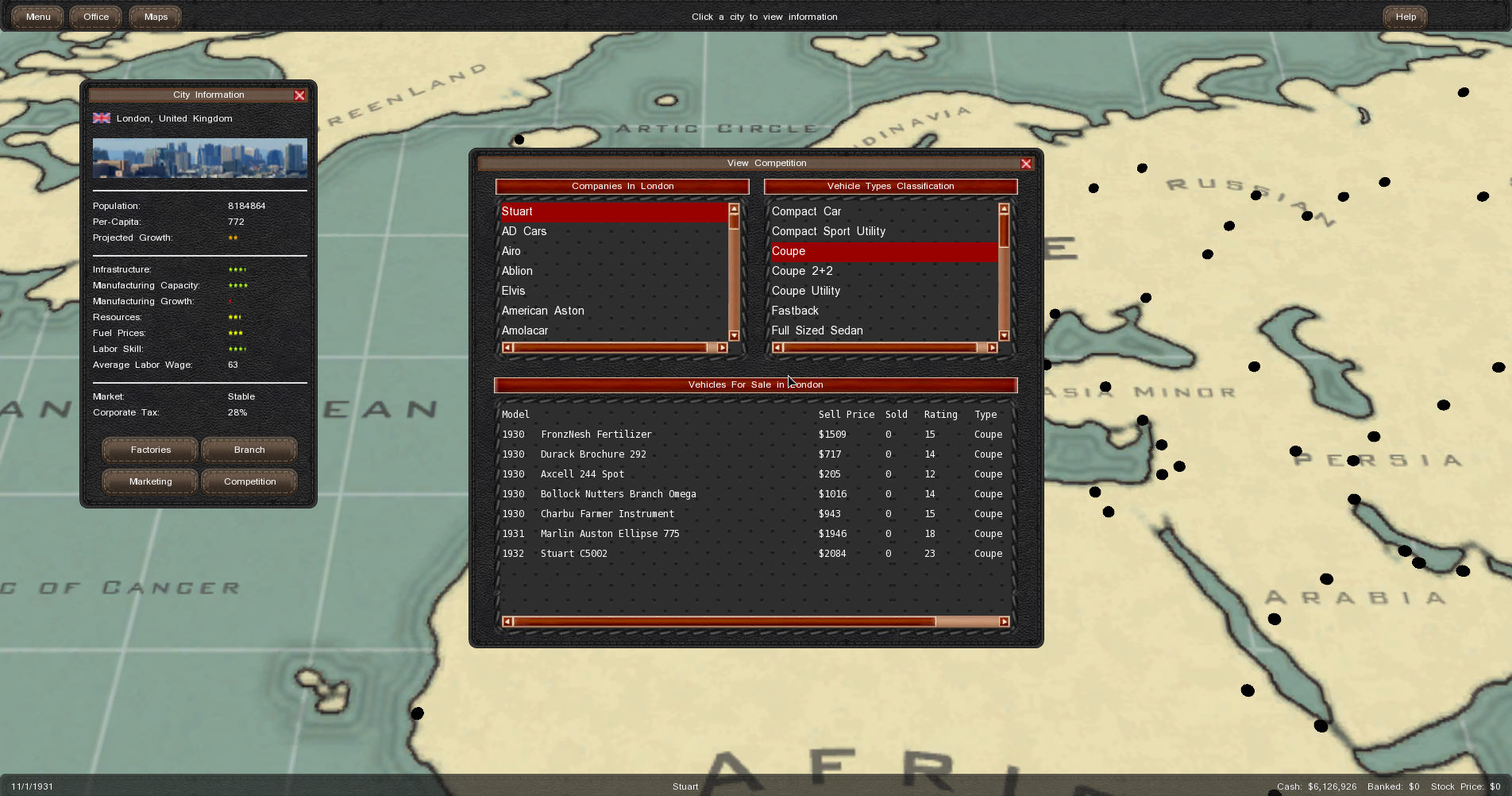
Task: Close the View Competition window
Action: pyautogui.click(x=1026, y=164)
